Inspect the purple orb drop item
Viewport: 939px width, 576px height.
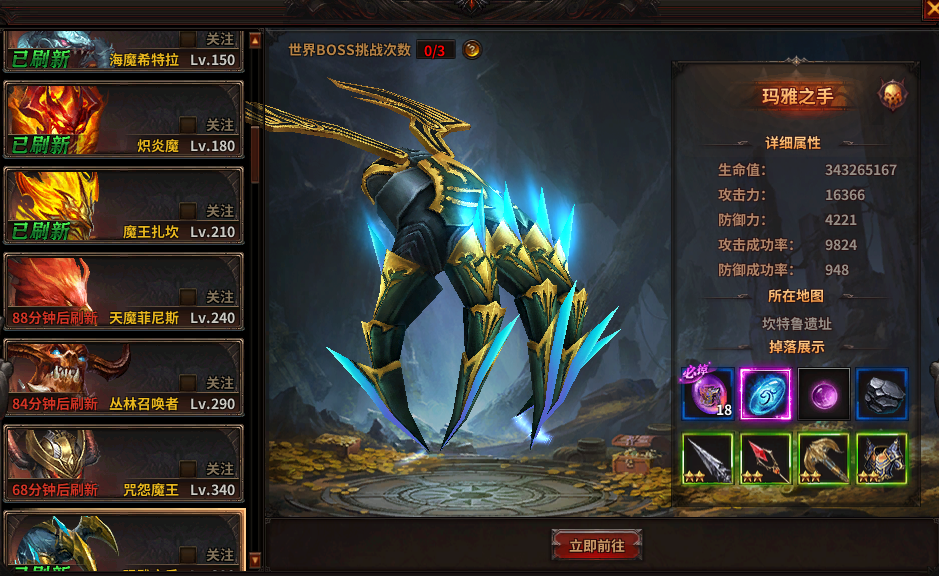(x=824, y=394)
